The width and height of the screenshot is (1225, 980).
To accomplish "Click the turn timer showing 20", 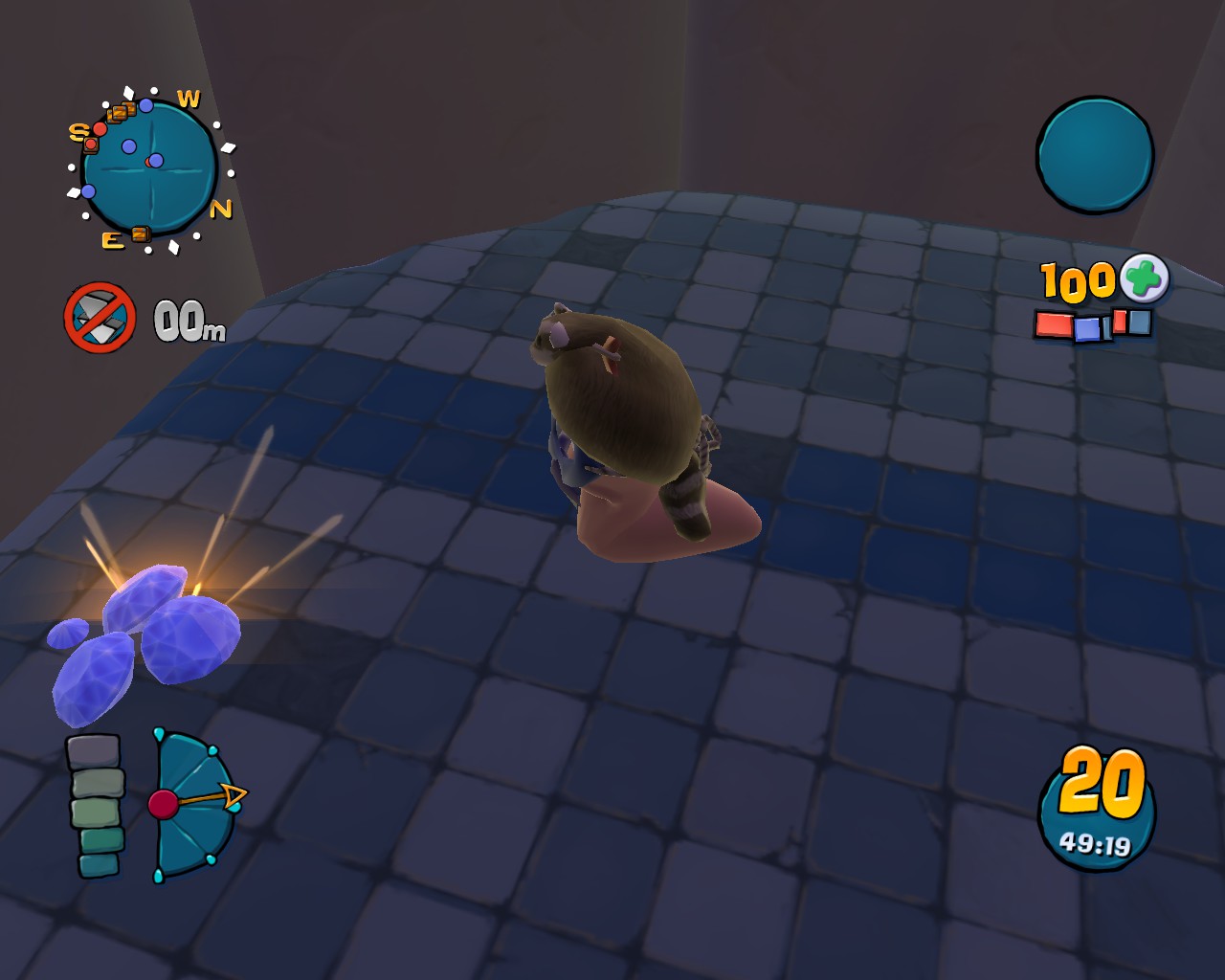I will [1101, 783].
